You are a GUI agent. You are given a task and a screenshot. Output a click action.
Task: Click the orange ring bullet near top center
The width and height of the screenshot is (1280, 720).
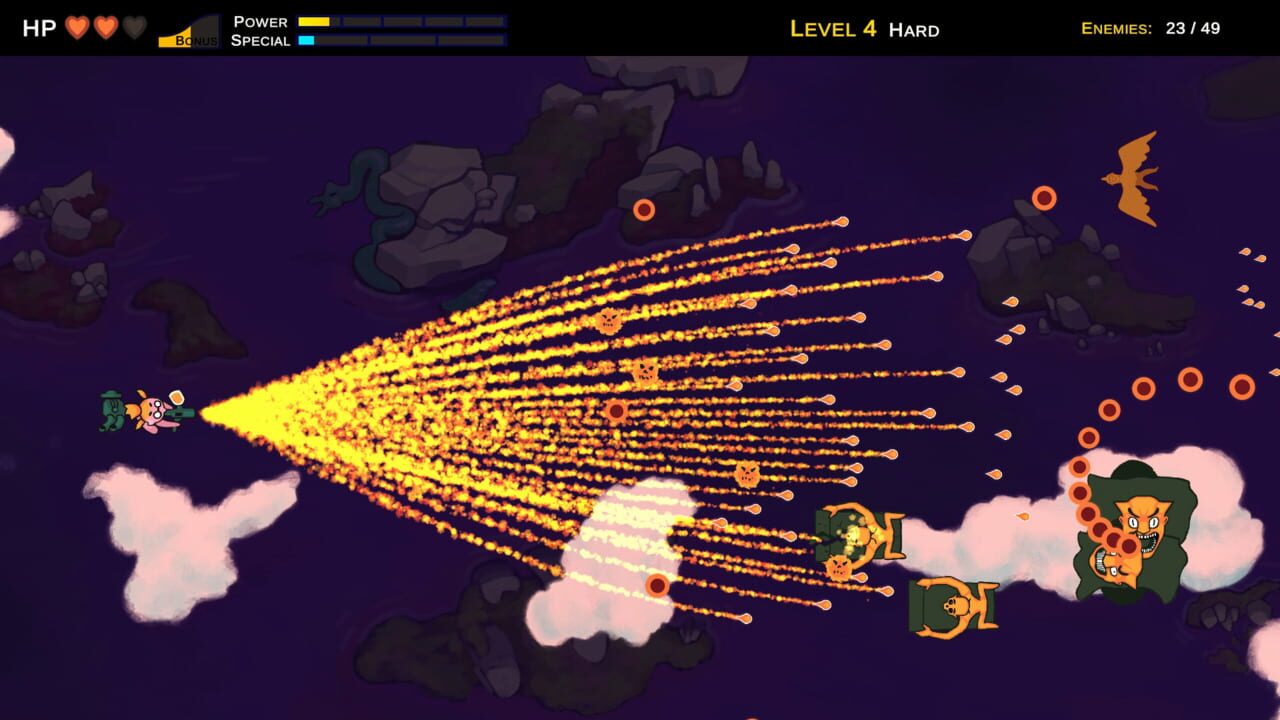tap(645, 209)
